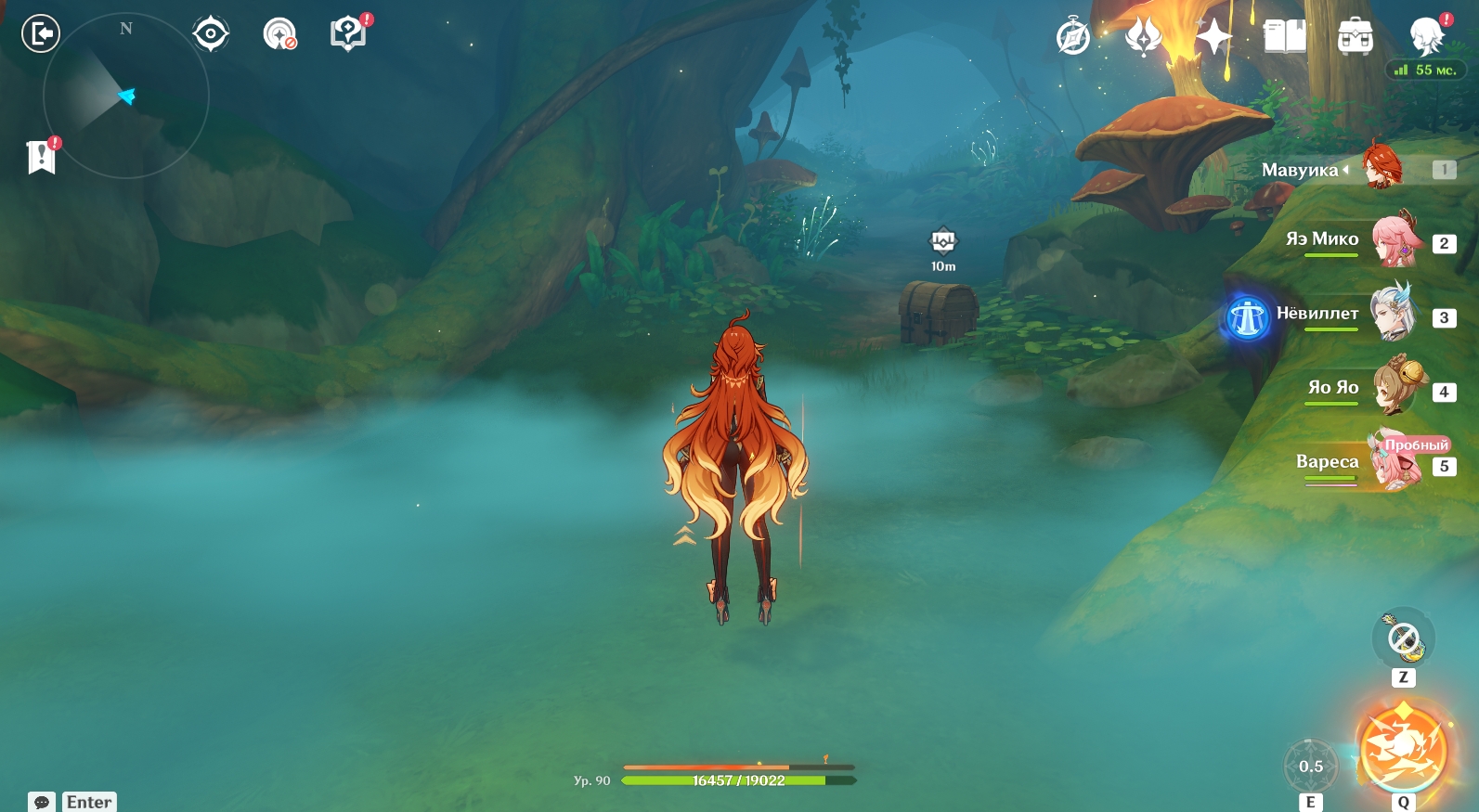Open the target crosshair icon menu
Screen dimensions: 1479x812
pyautogui.click(x=211, y=34)
